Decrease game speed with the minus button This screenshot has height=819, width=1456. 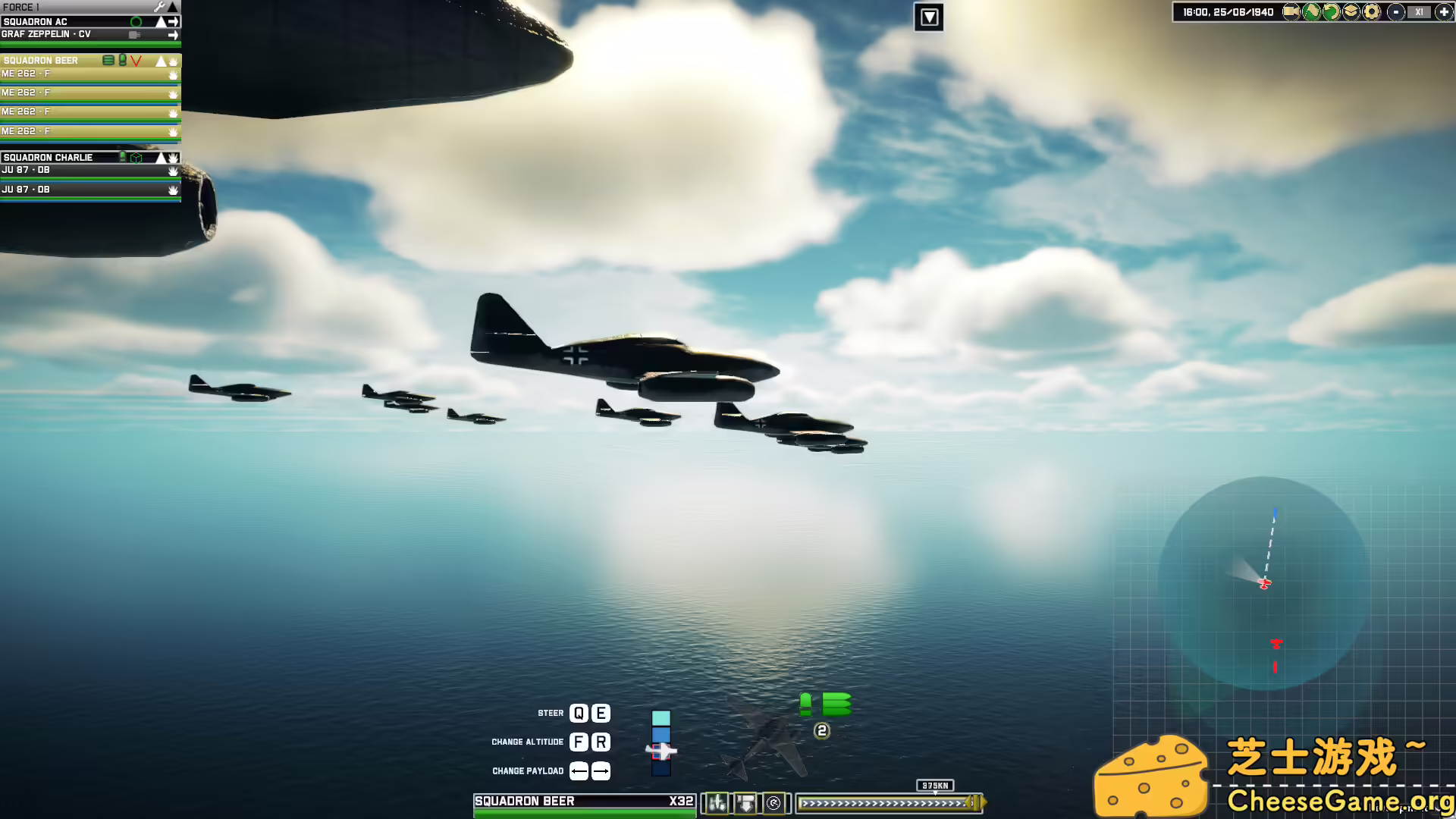tap(1397, 12)
